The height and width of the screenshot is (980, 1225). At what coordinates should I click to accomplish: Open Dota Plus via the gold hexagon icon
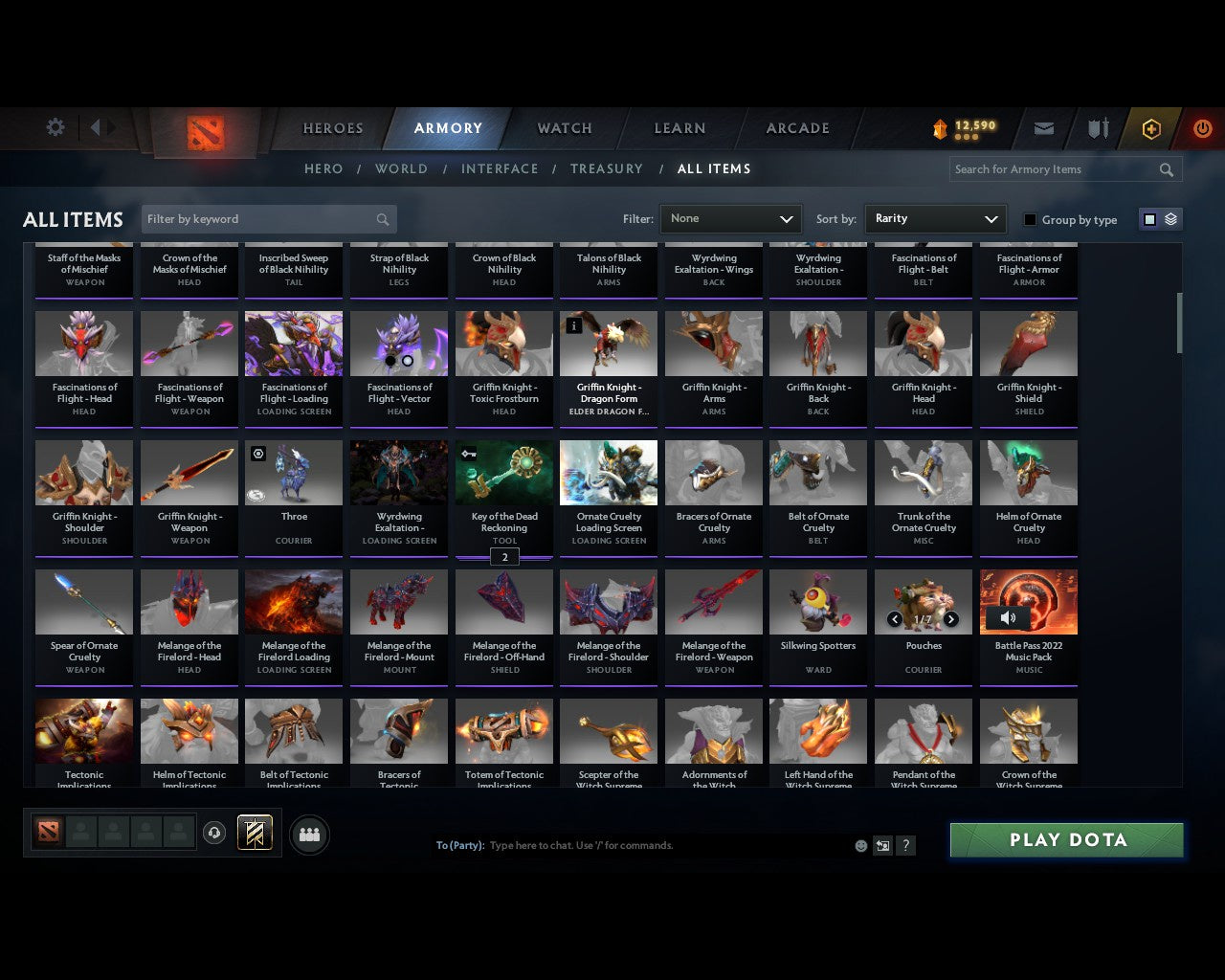pos(1150,128)
